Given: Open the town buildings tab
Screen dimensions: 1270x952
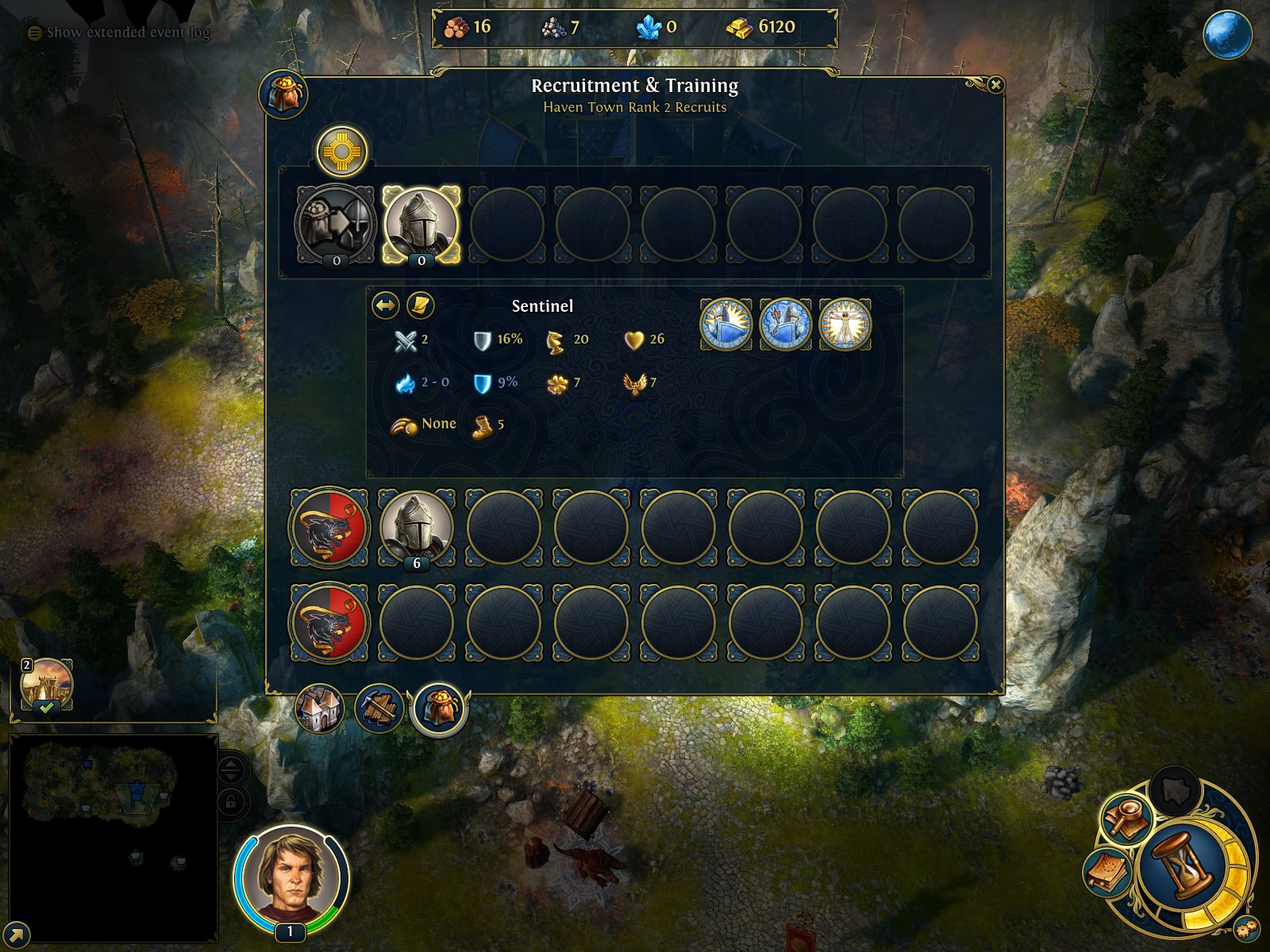Looking at the screenshot, I should (x=320, y=708).
